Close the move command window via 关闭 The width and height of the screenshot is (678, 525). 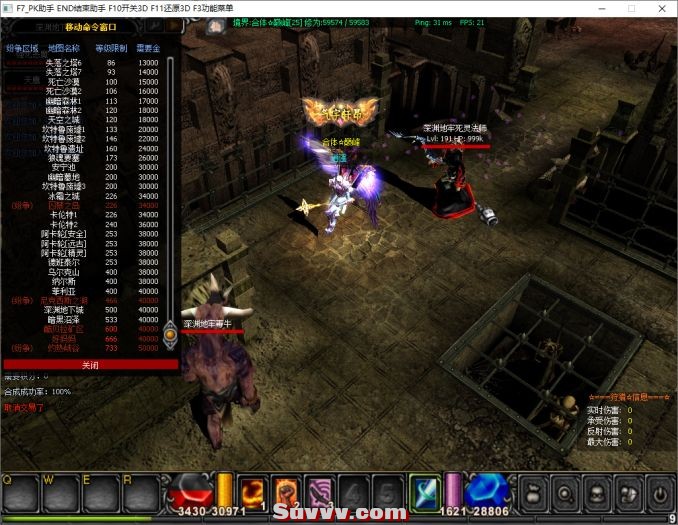tap(90, 365)
